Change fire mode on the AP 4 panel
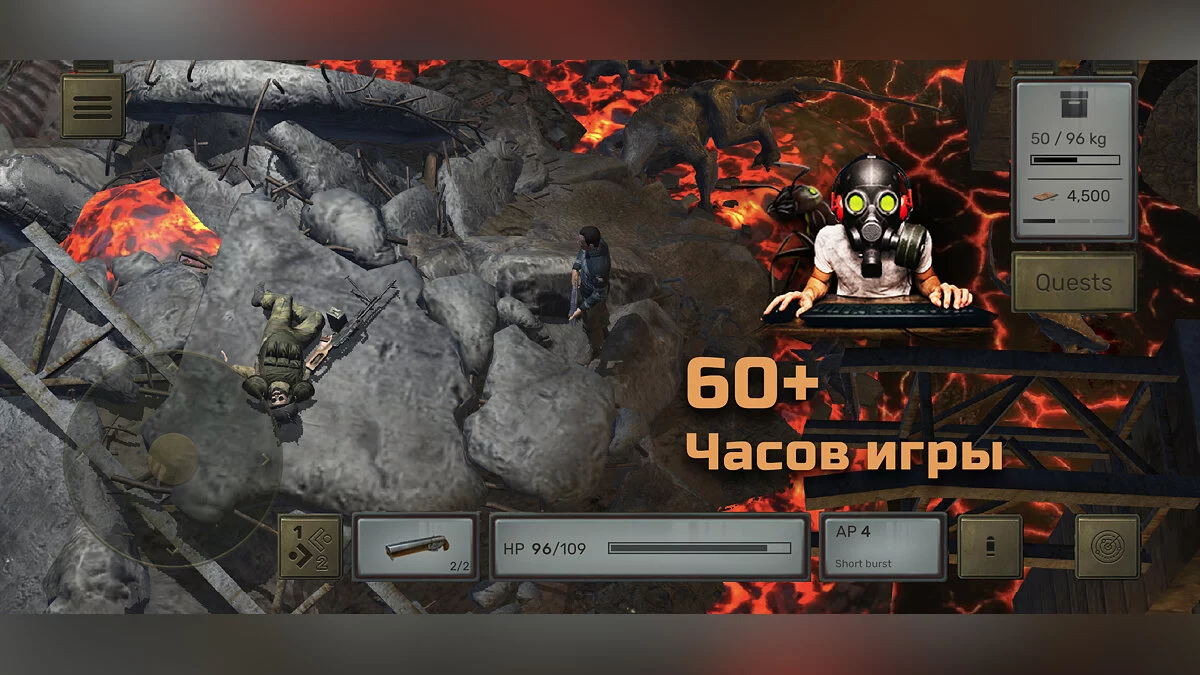This screenshot has height=675, width=1200. (883, 547)
